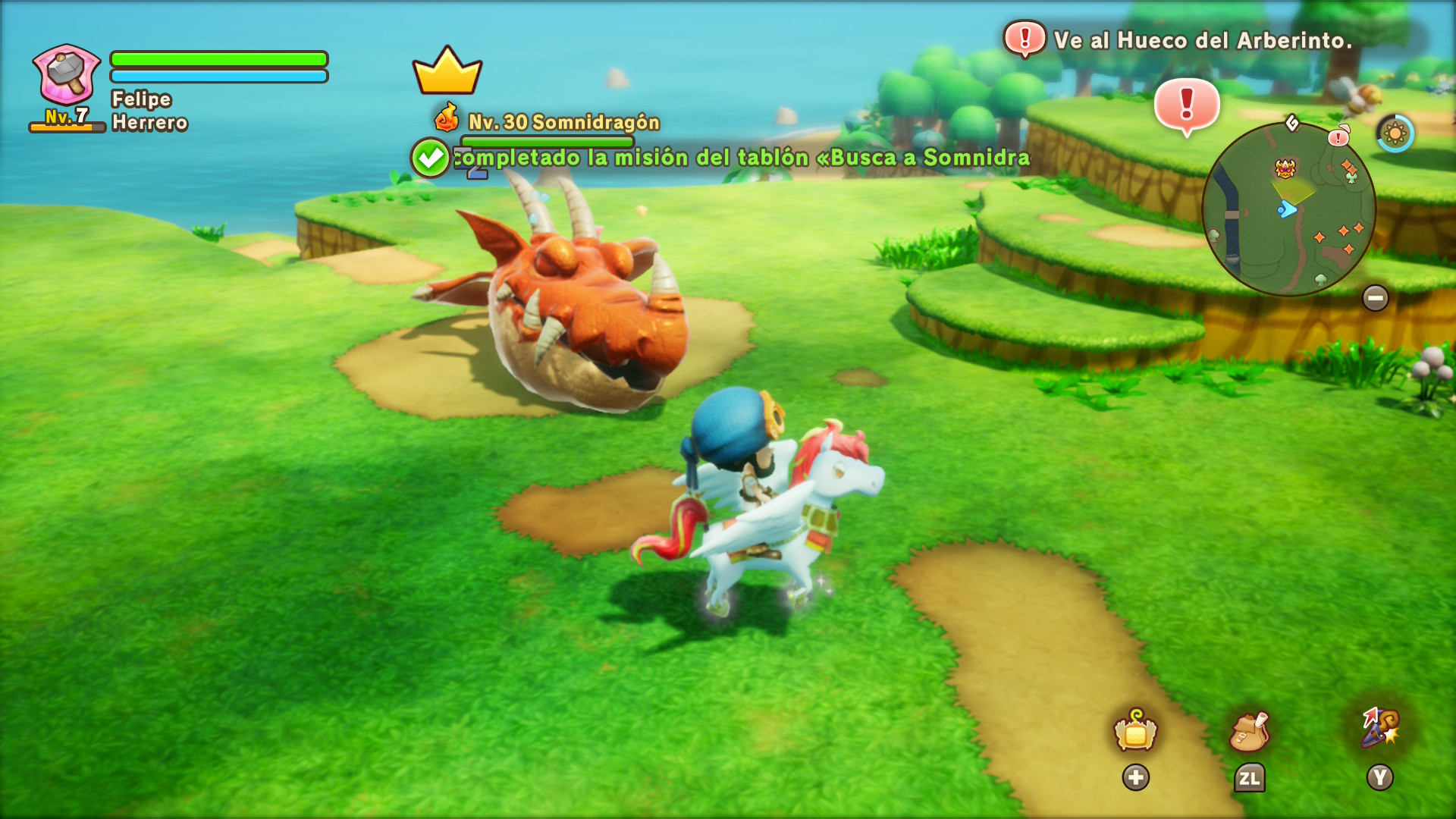Activate the magic staff skill icon
Screen dimensions: 1456x819
coord(1380,728)
